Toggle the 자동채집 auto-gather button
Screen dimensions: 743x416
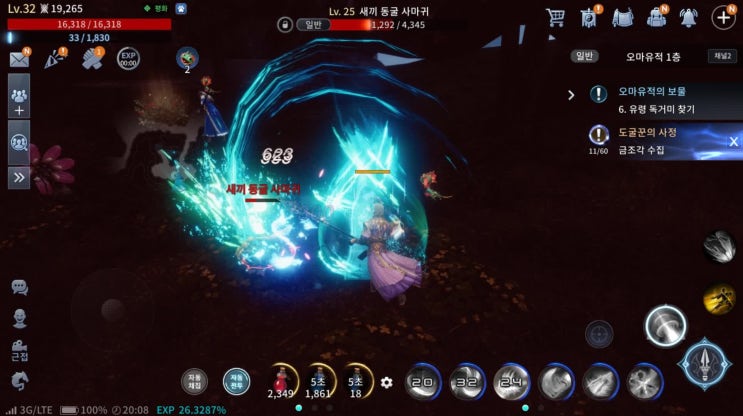194,381
